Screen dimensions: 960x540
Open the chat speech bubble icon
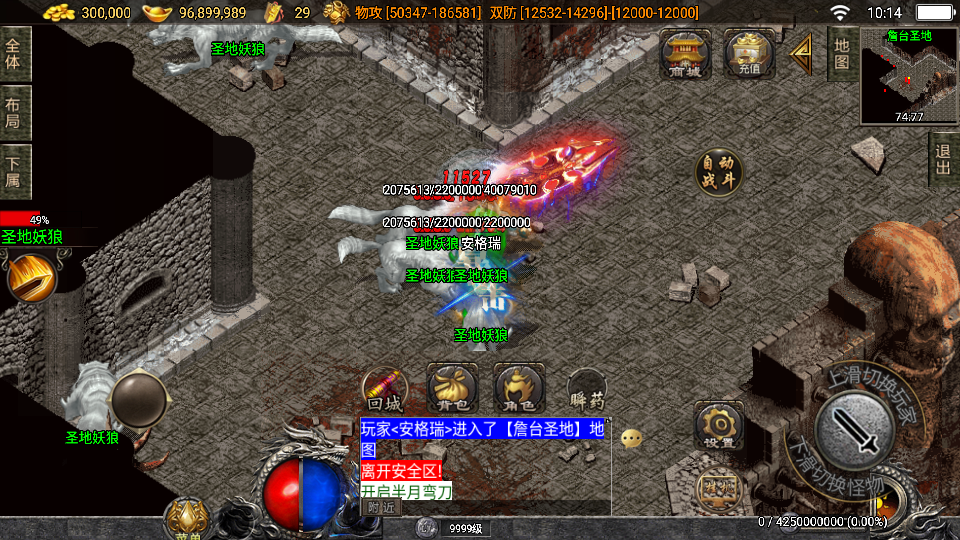pos(631,438)
